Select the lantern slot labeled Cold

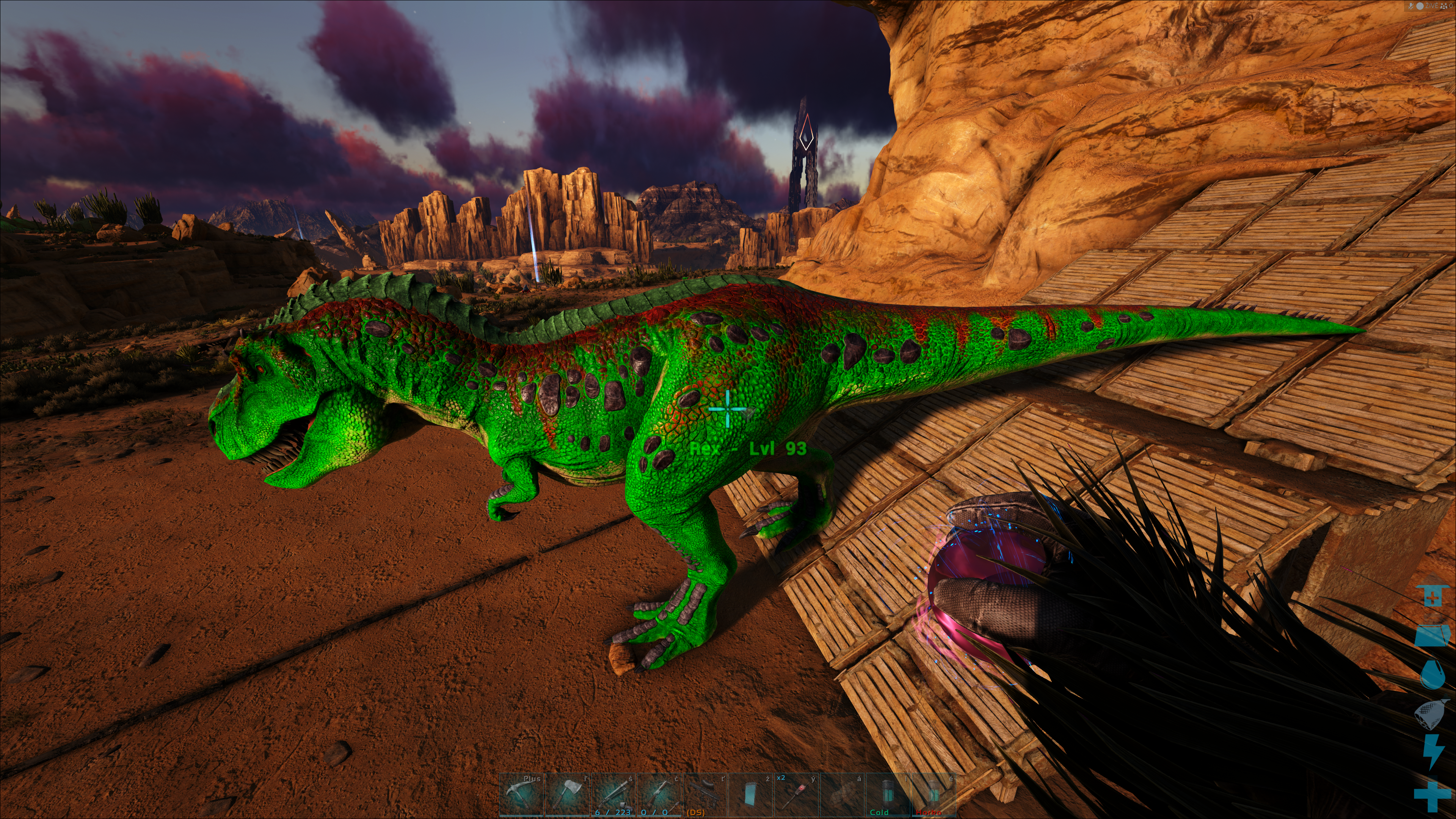click(888, 794)
